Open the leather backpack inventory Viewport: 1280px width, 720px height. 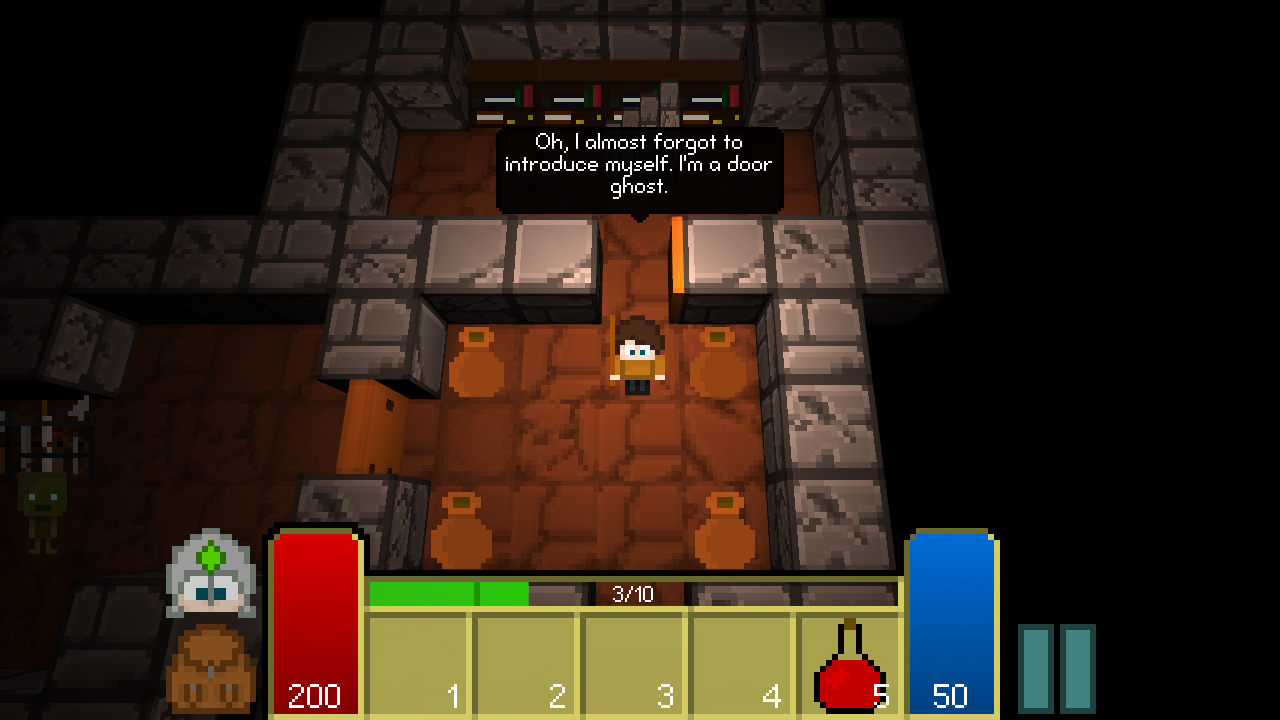211,668
